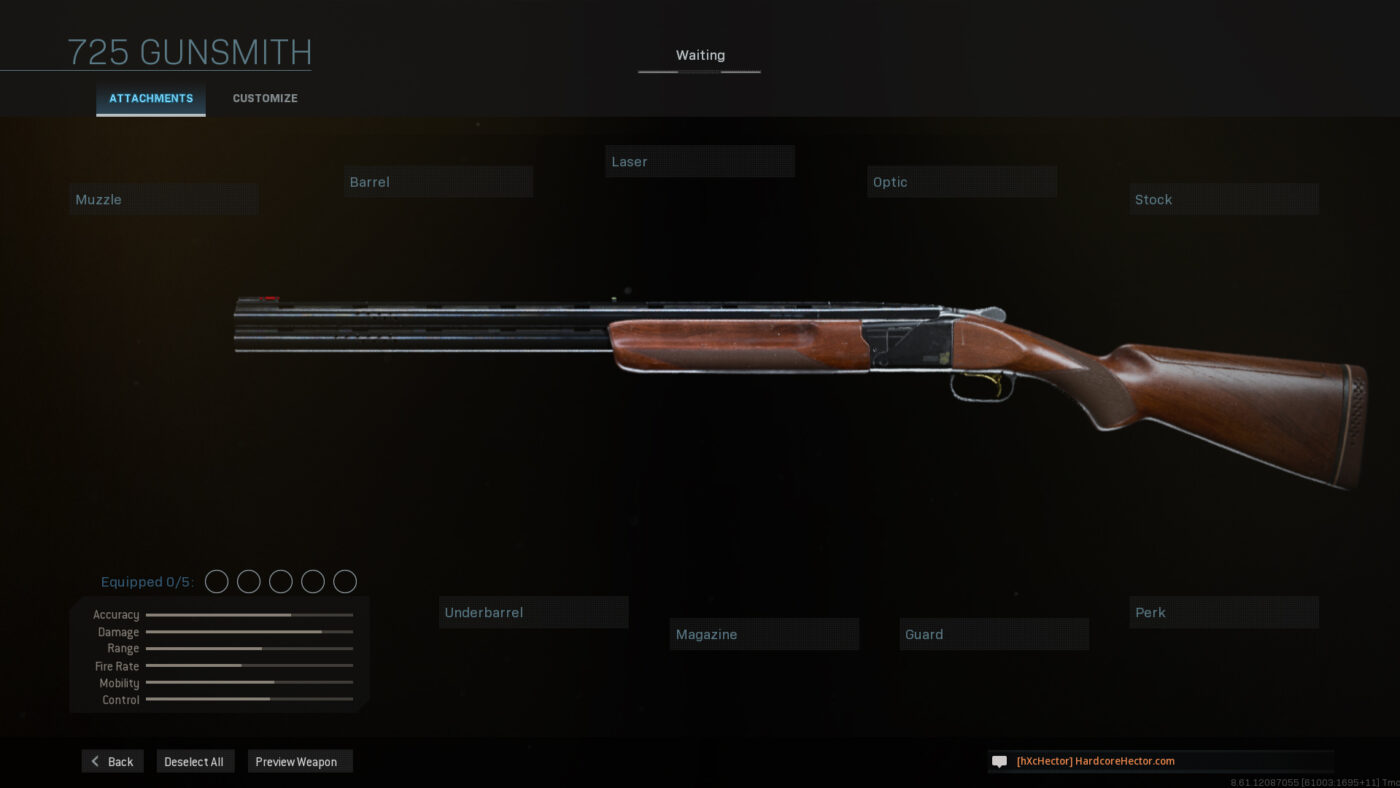This screenshot has width=1400, height=788.
Task: Select the Guard attachment slot
Action: 994,634
